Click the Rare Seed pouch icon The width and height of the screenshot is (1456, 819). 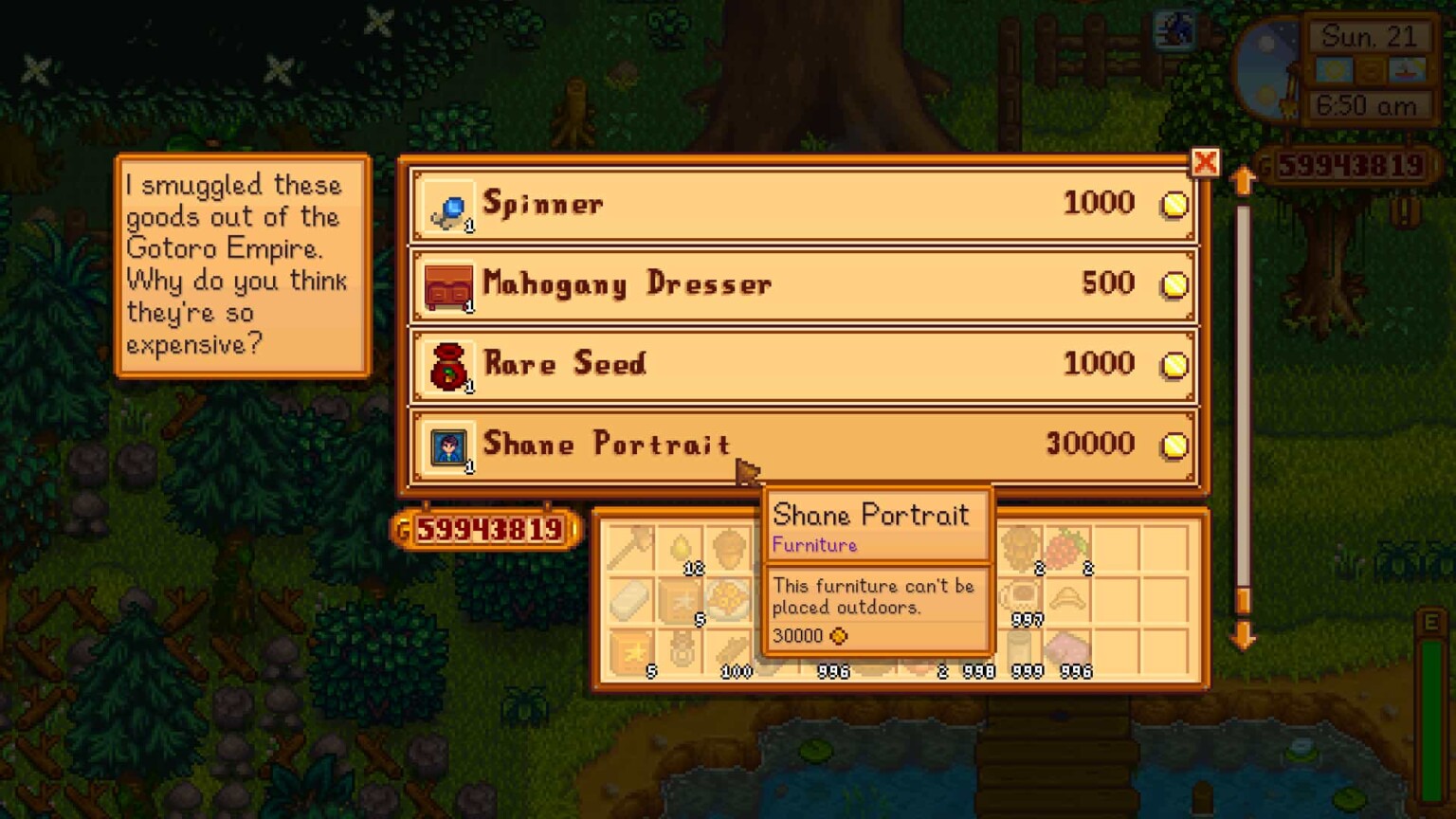446,365
